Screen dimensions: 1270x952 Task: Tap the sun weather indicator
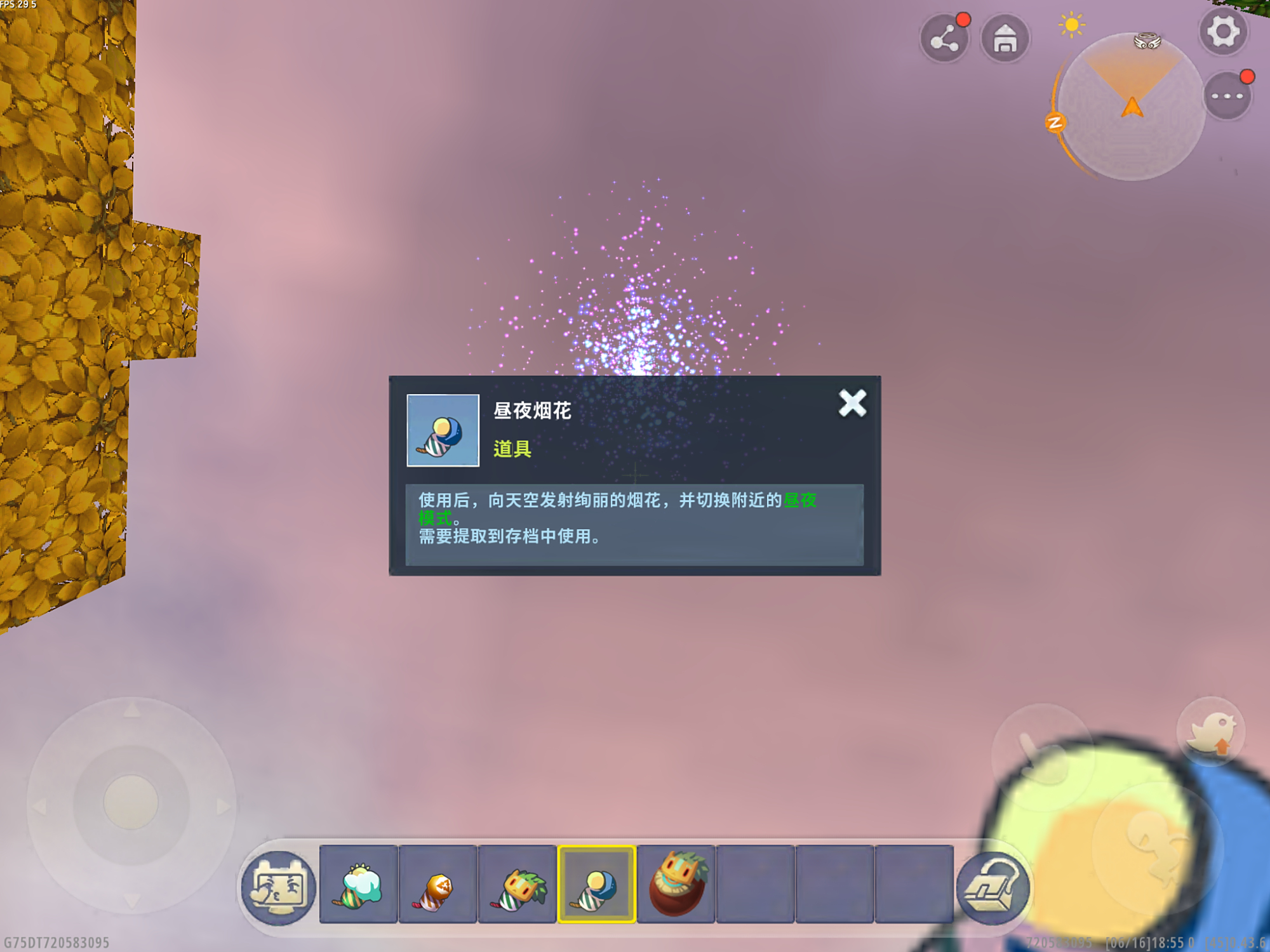click(x=1072, y=25)
